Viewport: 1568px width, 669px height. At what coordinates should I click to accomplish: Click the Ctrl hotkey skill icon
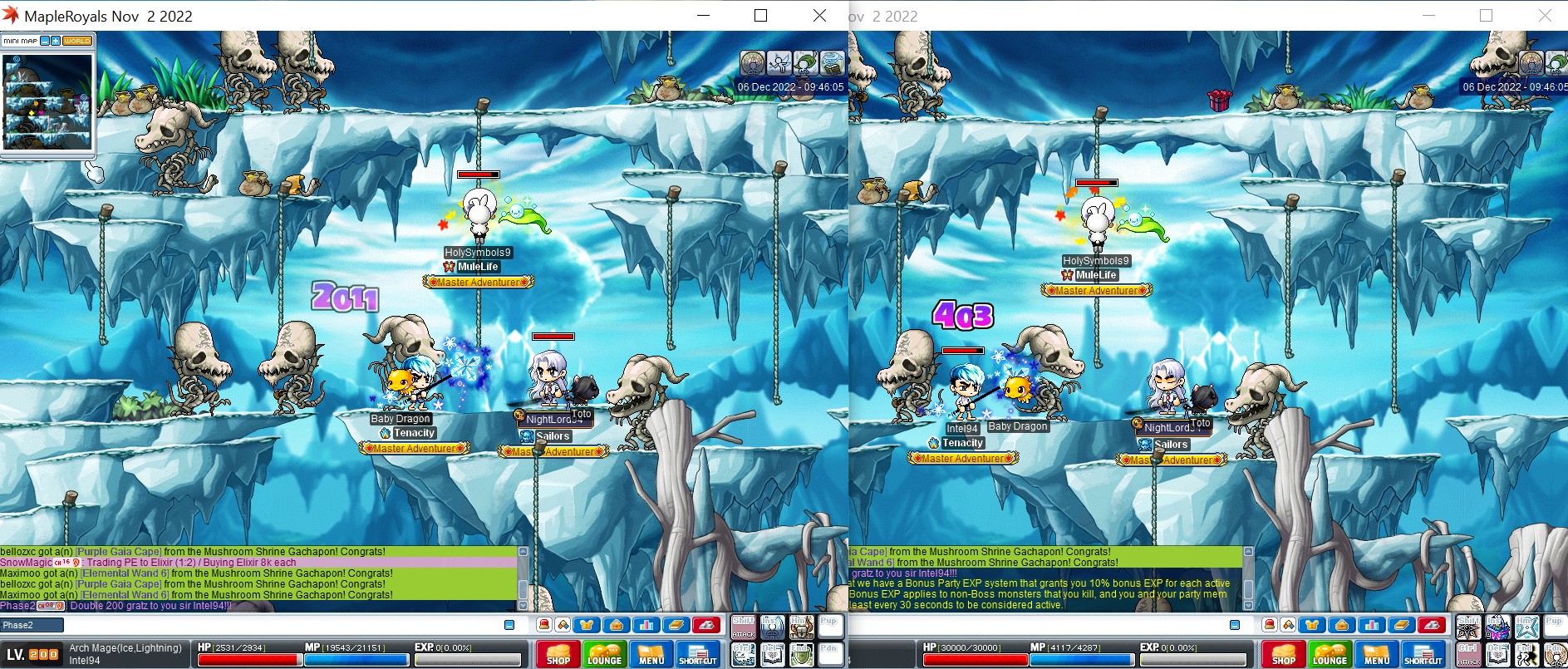tap(744, 656)
